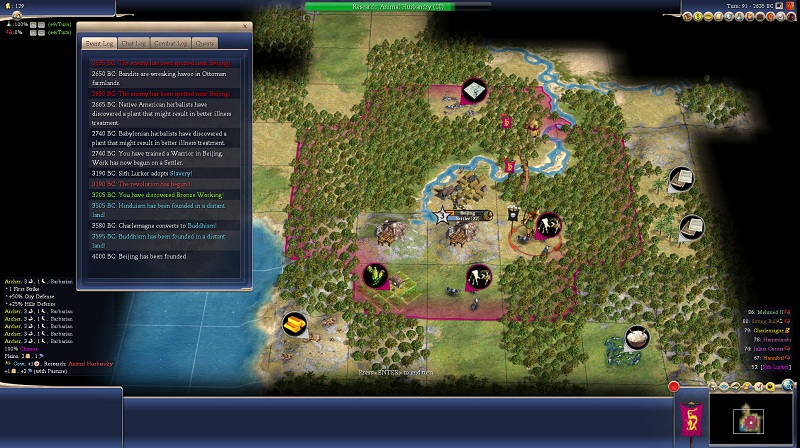Select Mehmed II in the scoreboard
The height and width of the screenshot is (448, 800).
(773, 313)
